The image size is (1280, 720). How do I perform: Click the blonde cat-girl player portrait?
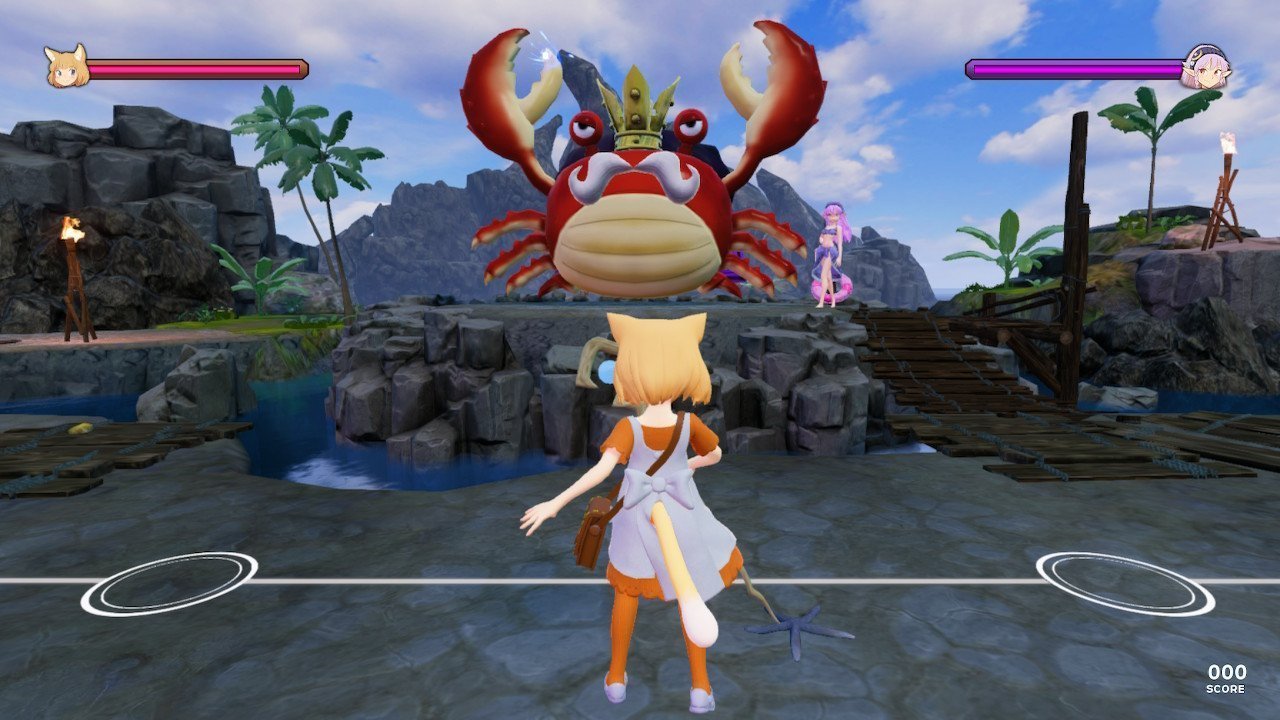coord(67,67)
